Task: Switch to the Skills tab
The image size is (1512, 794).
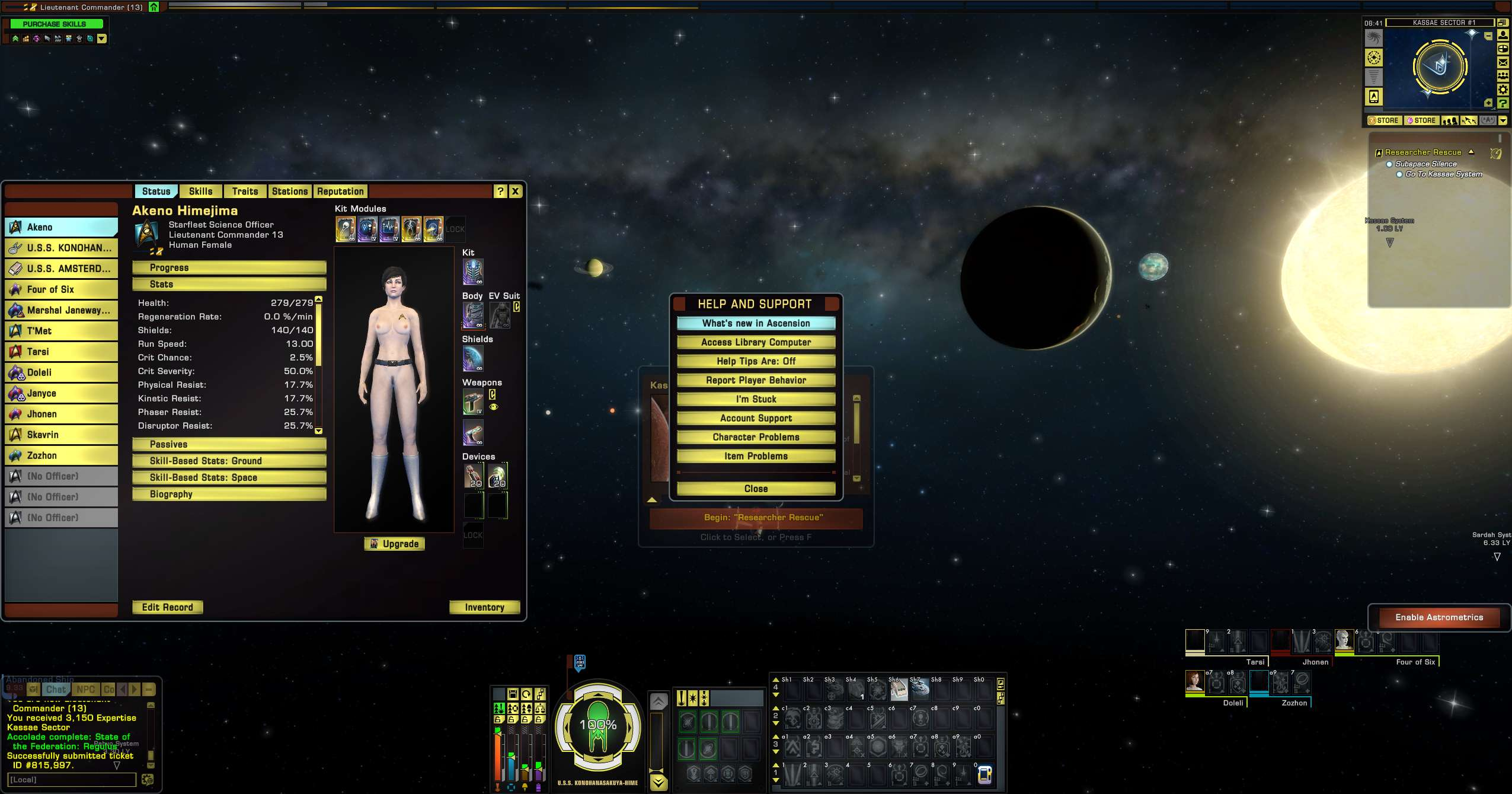Action: click(200, 192)
